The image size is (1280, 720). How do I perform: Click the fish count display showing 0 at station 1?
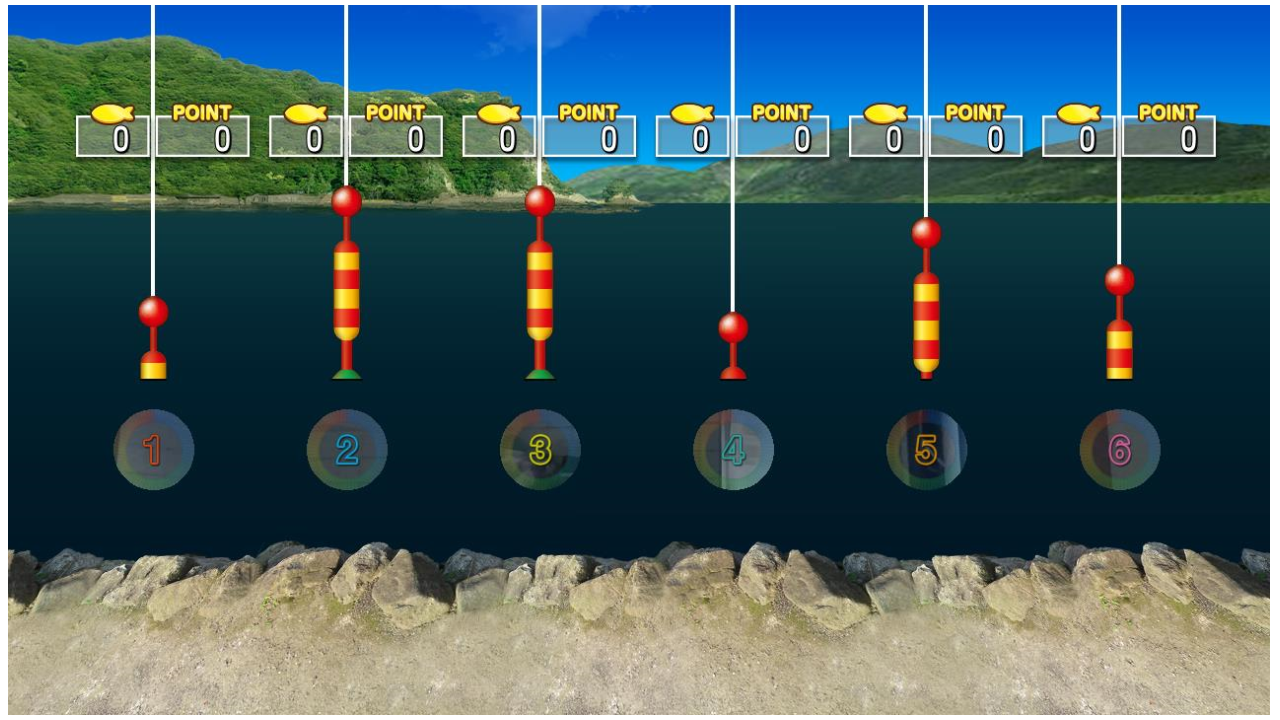pos(112,136)
